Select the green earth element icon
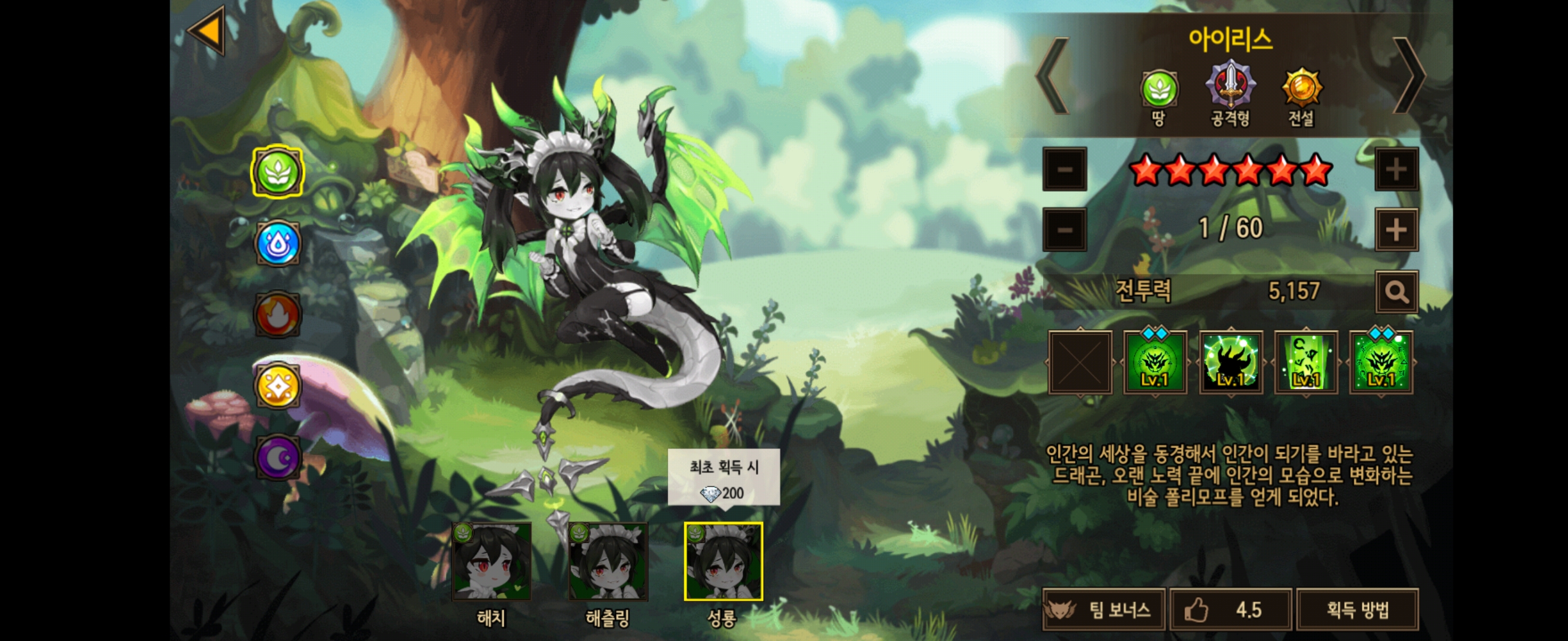 click(277, 172)
